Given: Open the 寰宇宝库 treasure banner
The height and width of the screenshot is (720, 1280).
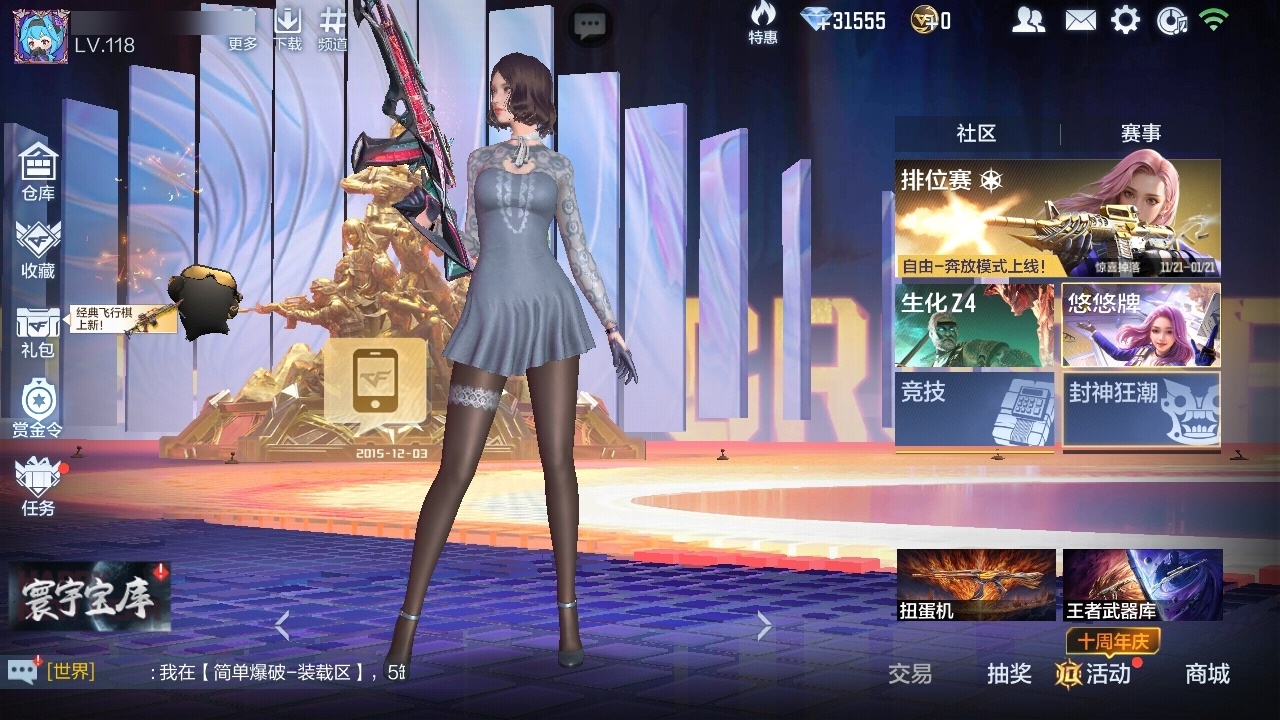Looking at the screenshot, I should (x=90, y=596).
